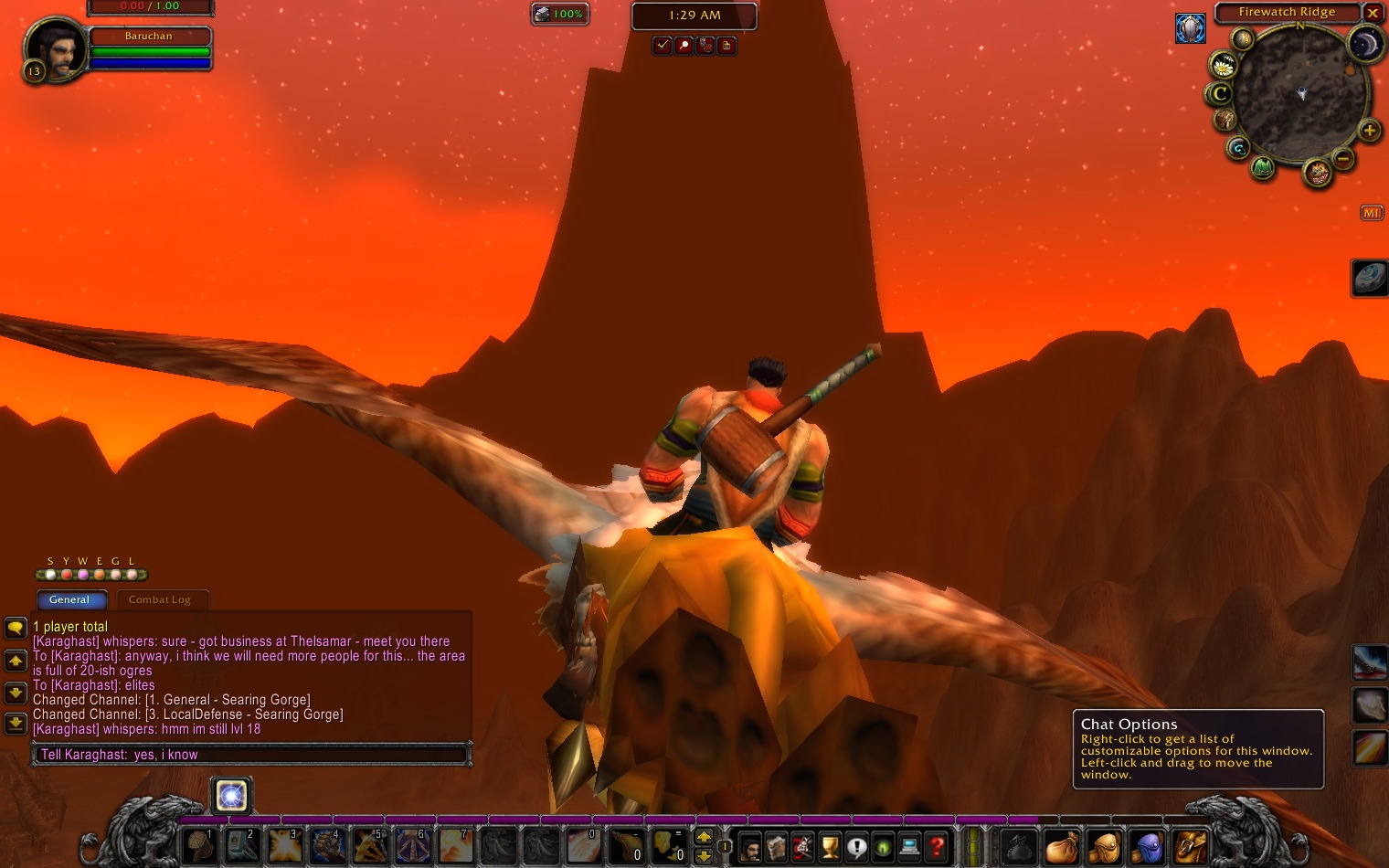
Task: Switch to the Combat Log tab
Action: pyautogui.click(x=160, y=599)
